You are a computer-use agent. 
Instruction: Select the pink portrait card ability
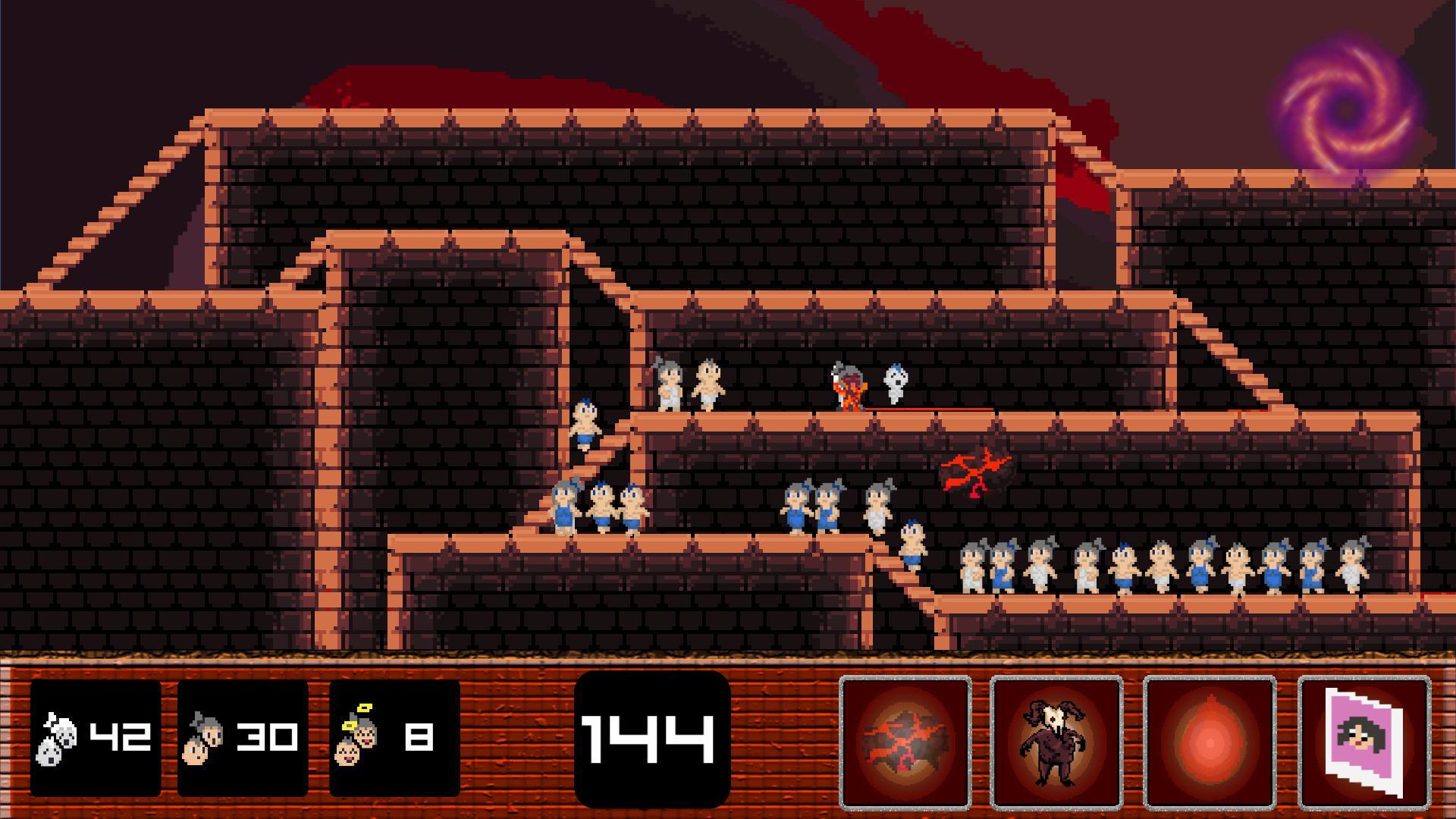pyautogui.click(x=1364, y=742)
